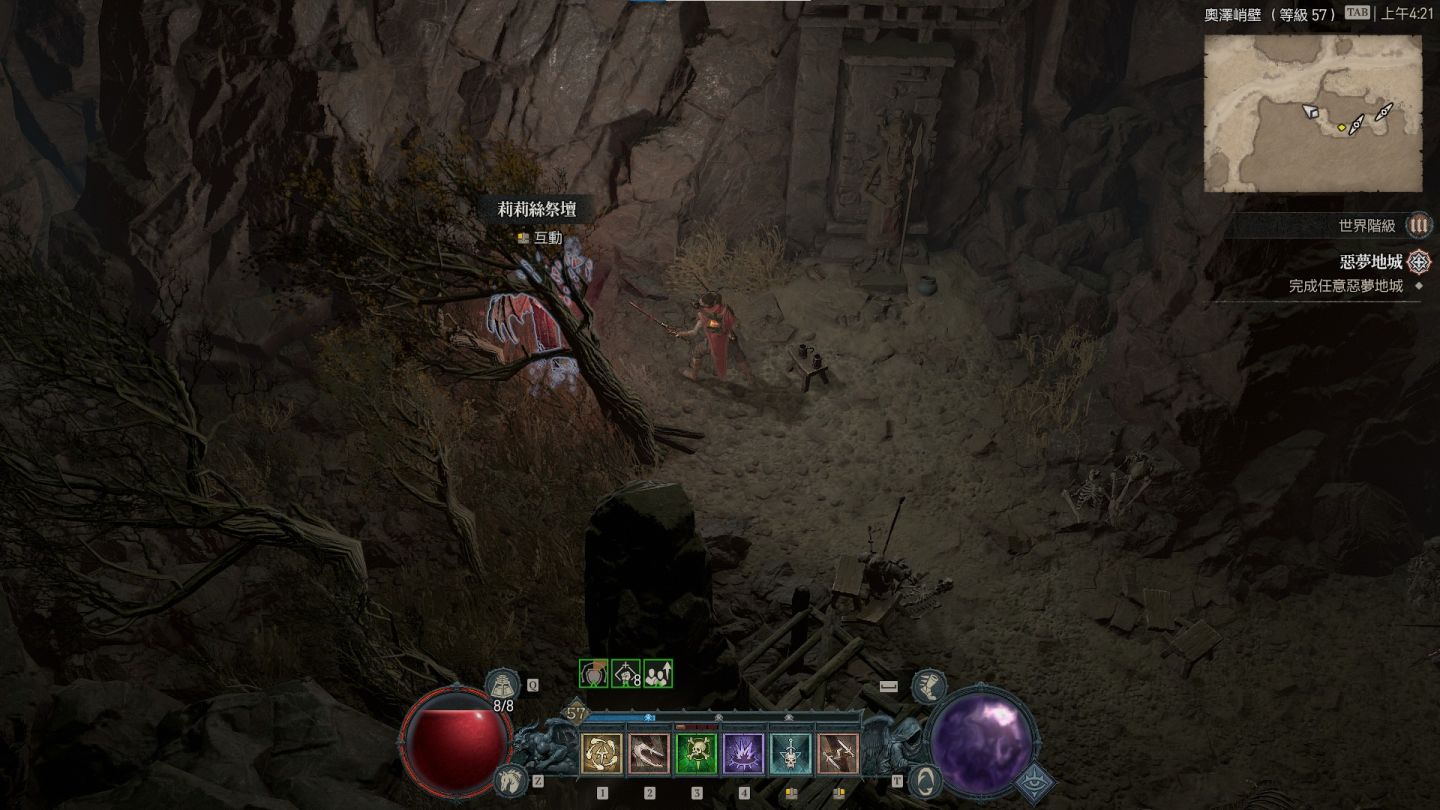Open the town portal swirl icon
Screen dimensions: 1440x810
(x=927, y=779)
